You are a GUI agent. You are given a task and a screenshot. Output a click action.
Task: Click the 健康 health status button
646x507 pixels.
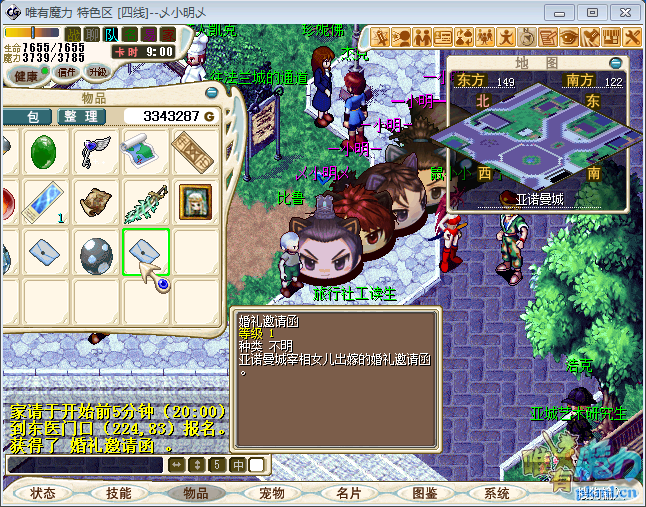27,75
